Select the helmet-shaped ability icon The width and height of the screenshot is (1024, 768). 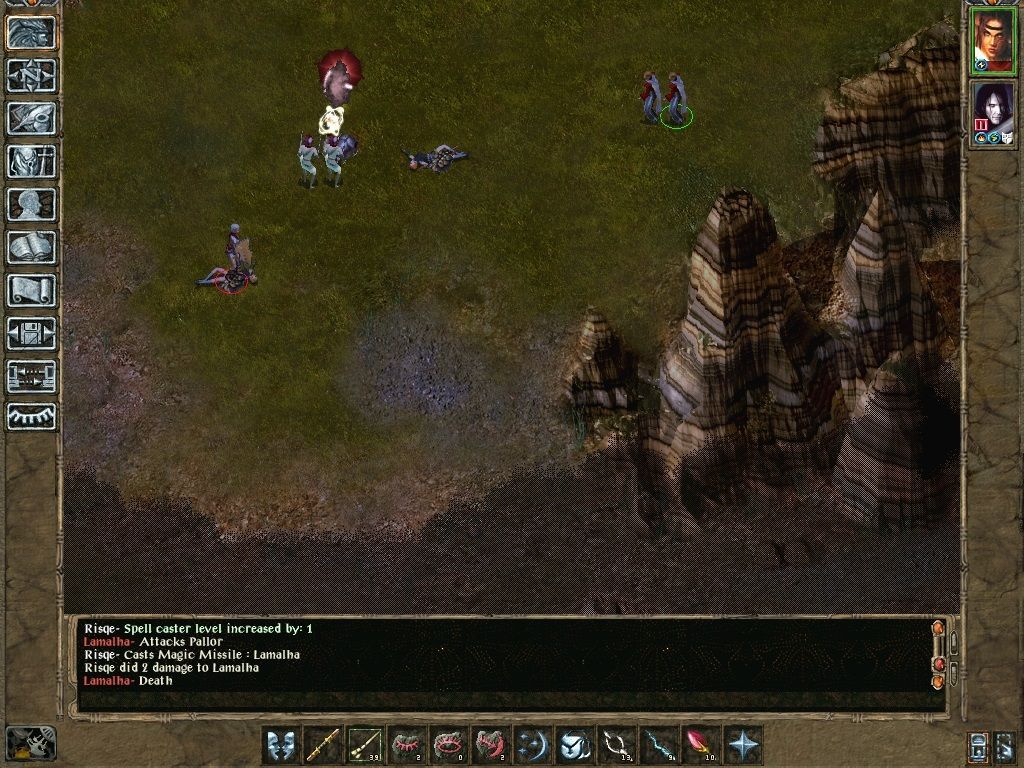pos(576,745)
